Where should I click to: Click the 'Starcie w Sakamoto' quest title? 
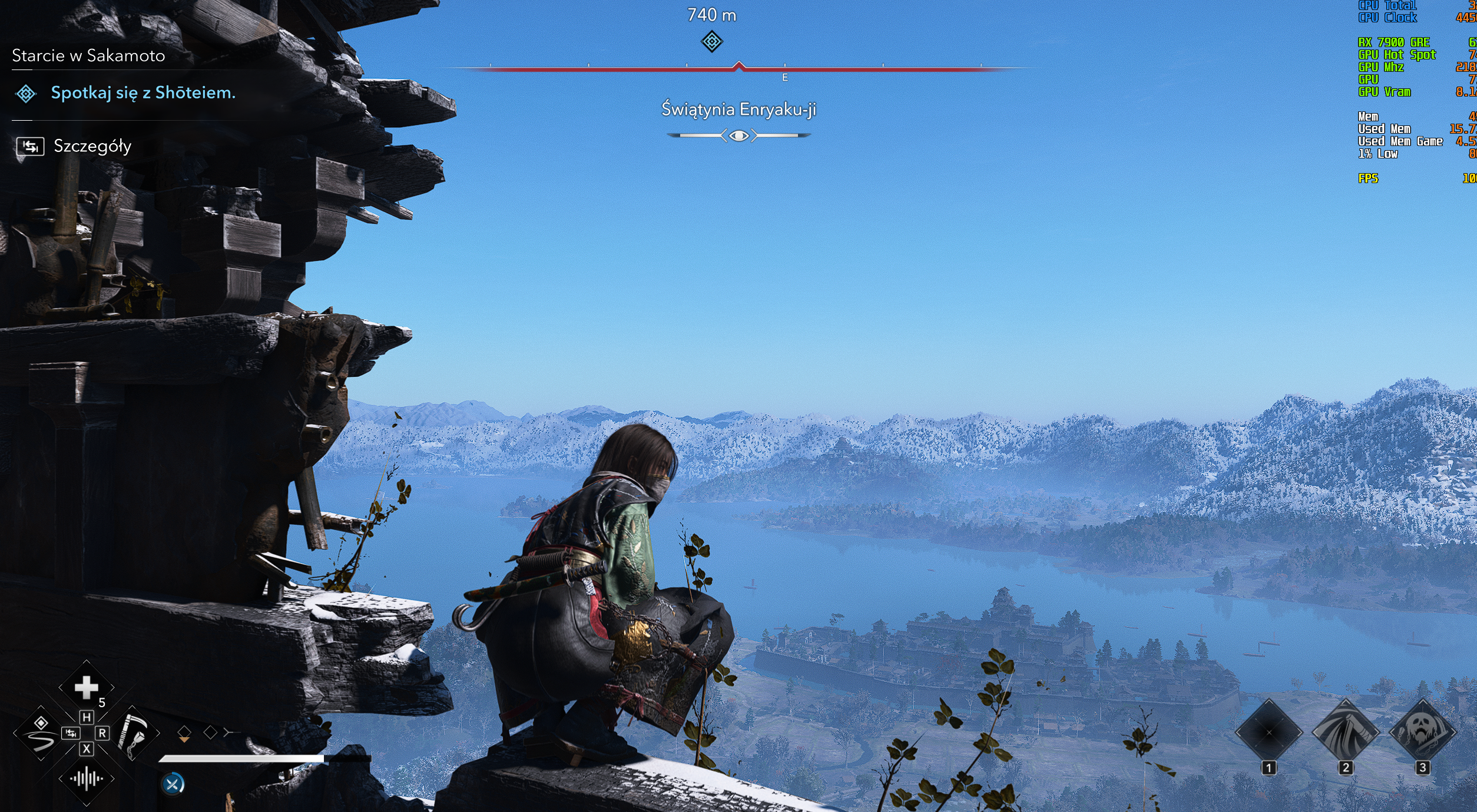88,56
